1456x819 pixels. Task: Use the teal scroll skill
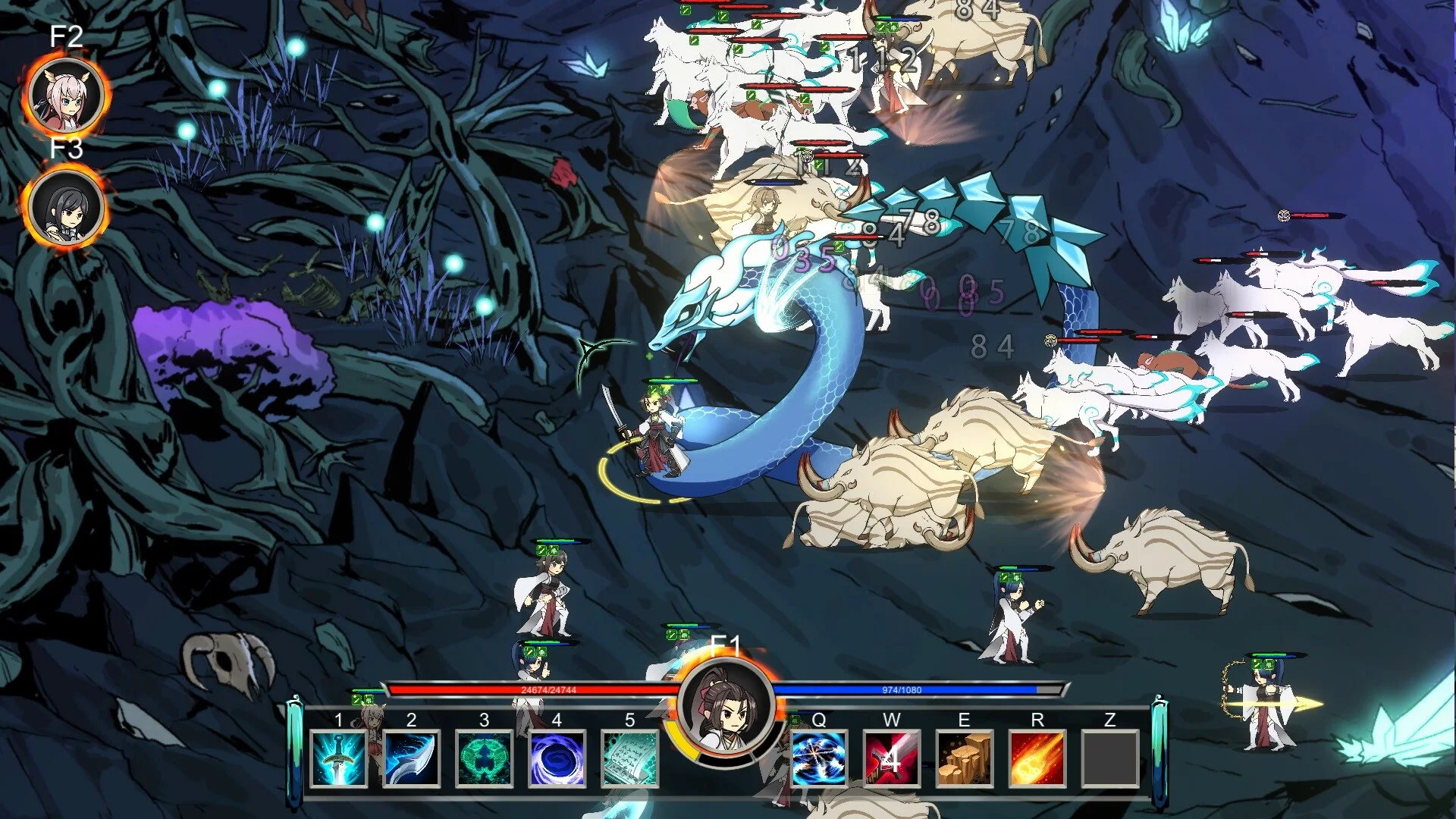(x=629, y=758)
